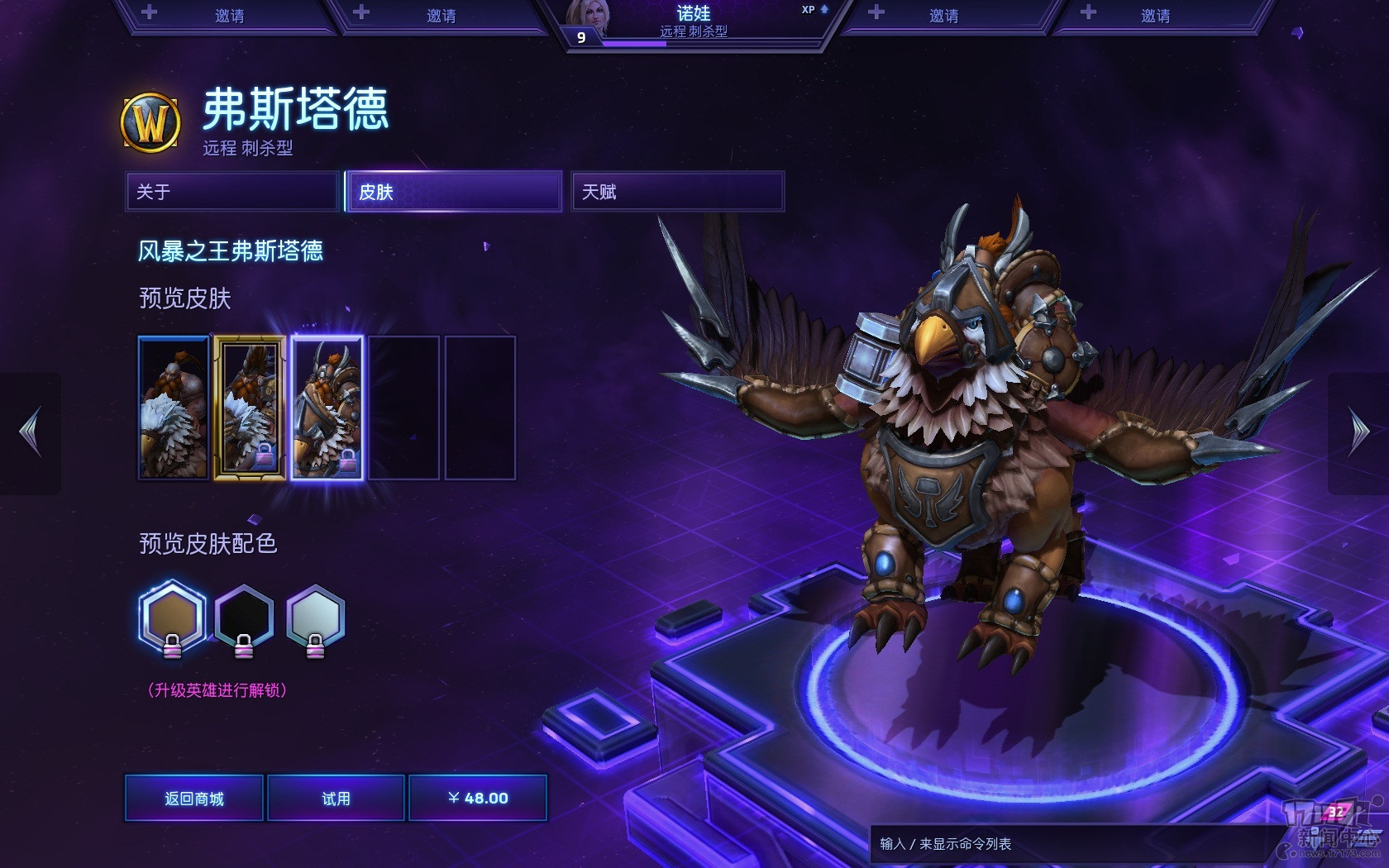Try the skin with 试用 button

pyautogui.click(x=336, y=798)
